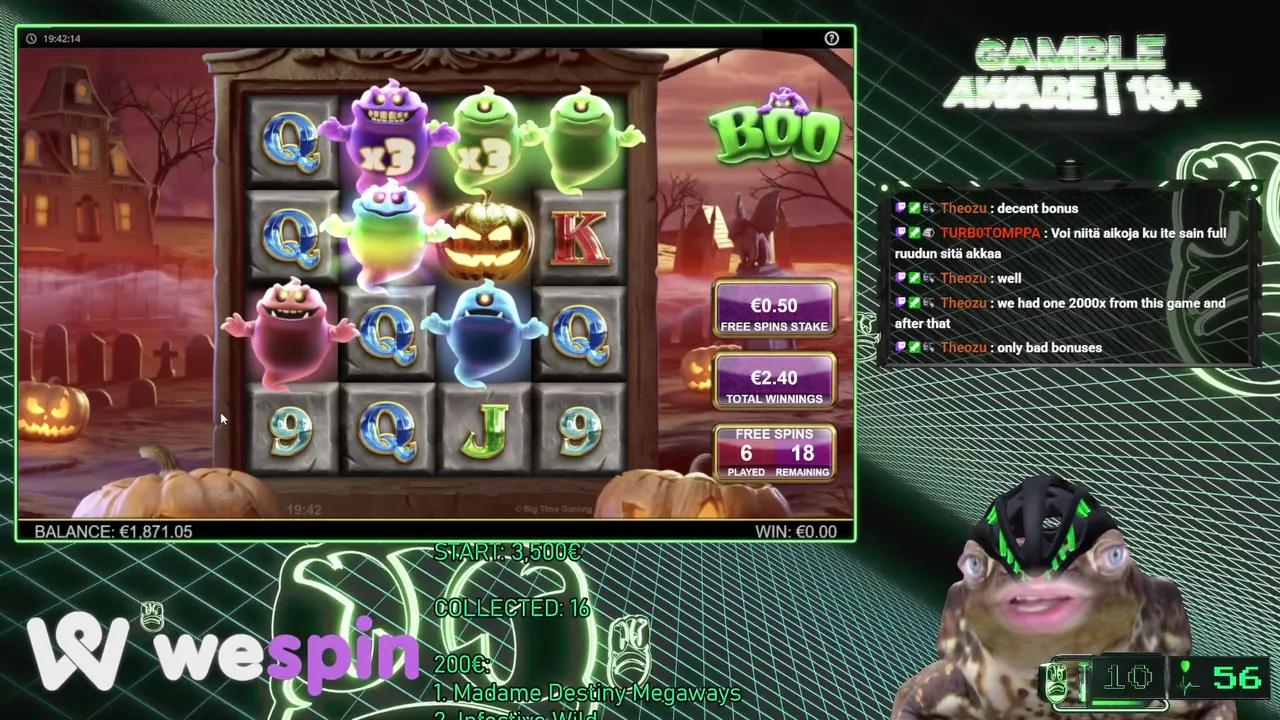
Task: Click the help question mark icon
Action: tap(832, 38)
